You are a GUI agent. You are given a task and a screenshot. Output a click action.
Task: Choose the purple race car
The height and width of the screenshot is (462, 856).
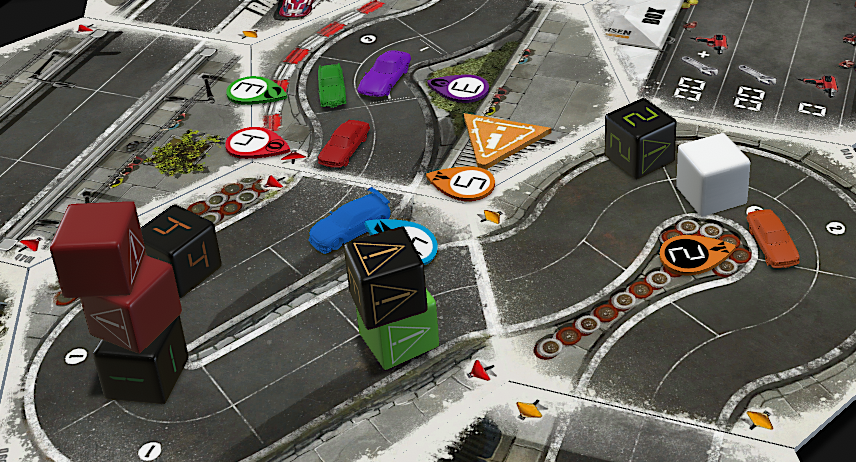tap(385, 73)
